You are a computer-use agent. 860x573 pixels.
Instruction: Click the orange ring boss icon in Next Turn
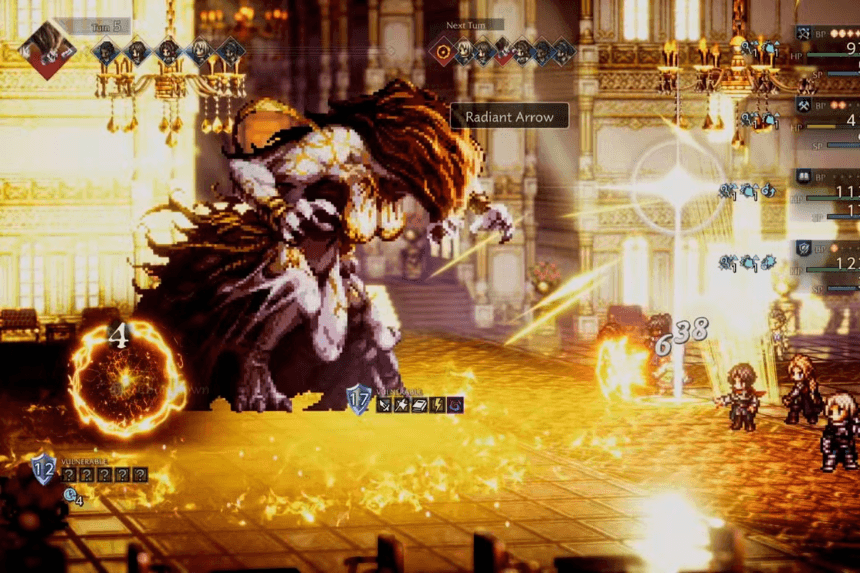443,51
